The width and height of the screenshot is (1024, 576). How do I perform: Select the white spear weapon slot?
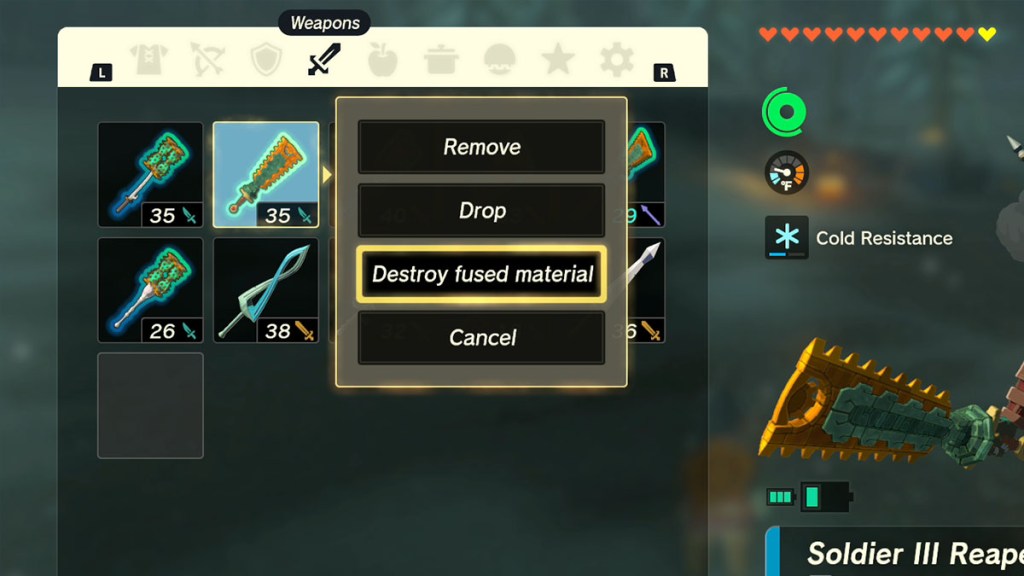646,290
